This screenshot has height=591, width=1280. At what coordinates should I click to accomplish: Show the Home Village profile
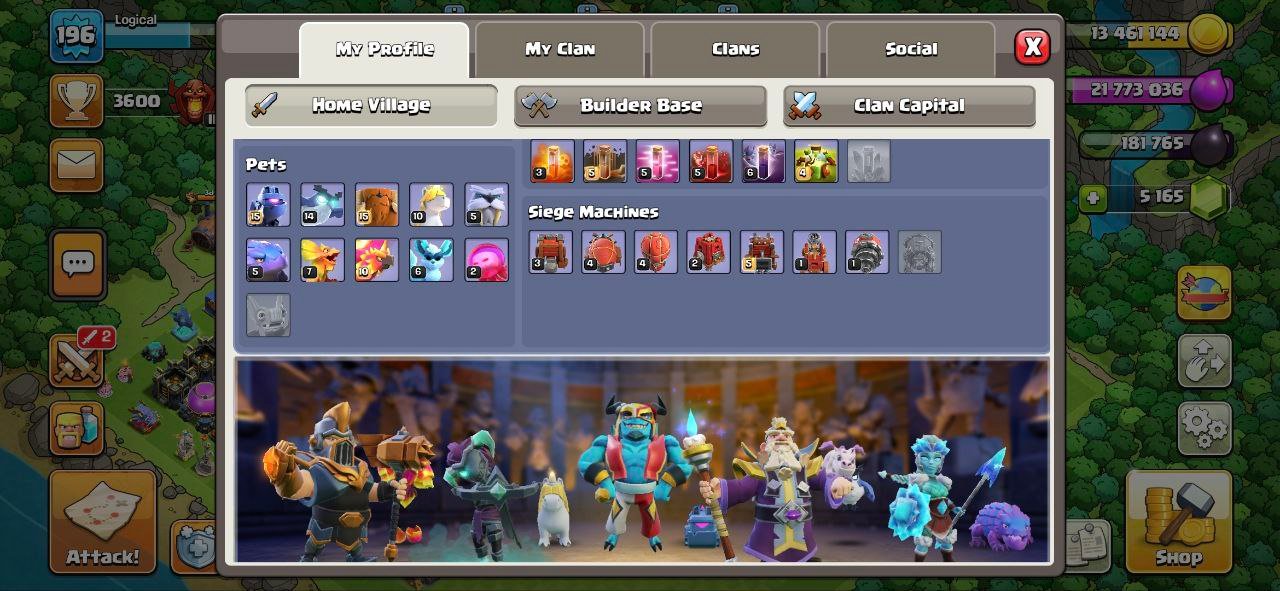[x=371, y=105]
